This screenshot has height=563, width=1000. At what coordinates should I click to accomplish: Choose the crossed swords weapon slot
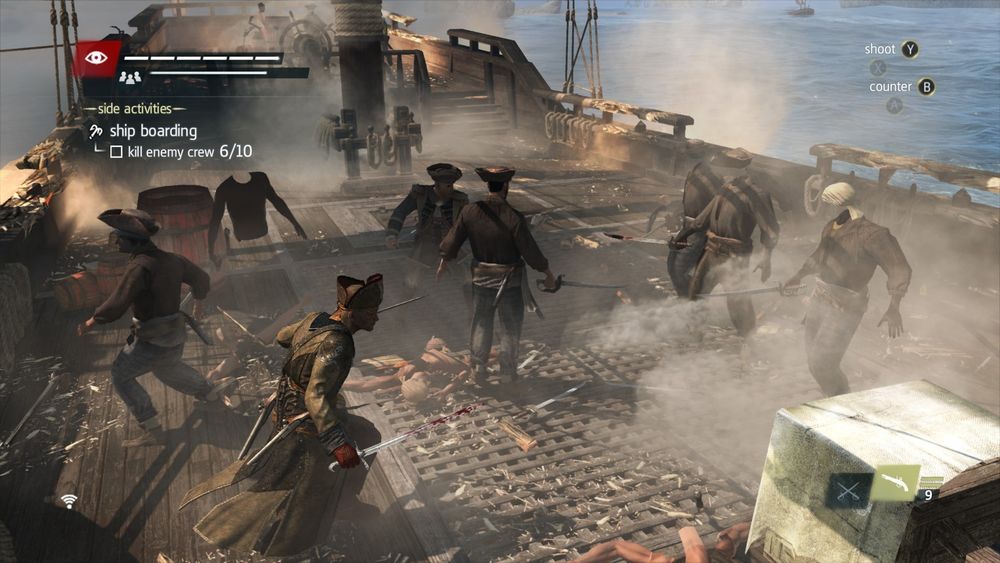pos(849,490)
